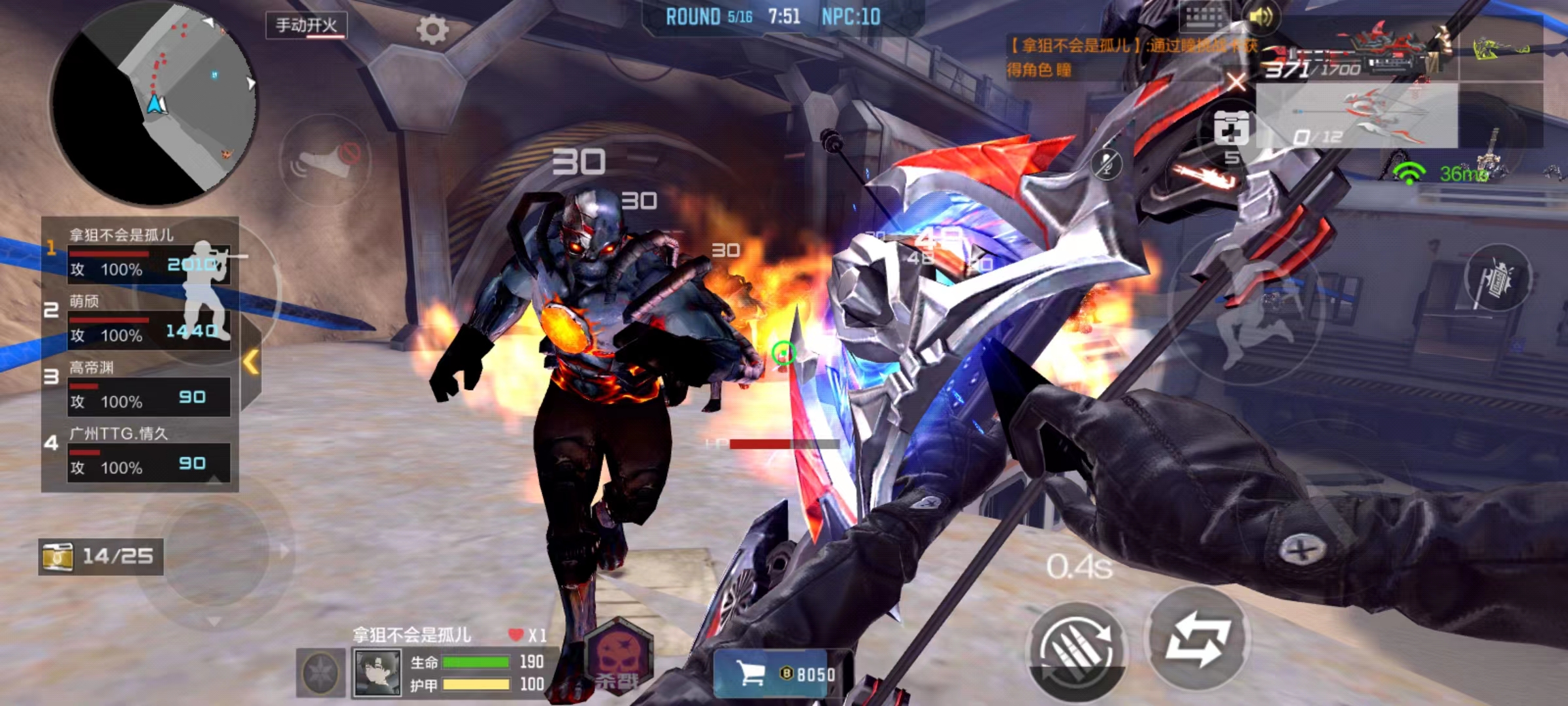Collapse the team scoreboard panel arrow
Screen dimensions: 1568x706
pyautogui.click(x=251, y=361)
